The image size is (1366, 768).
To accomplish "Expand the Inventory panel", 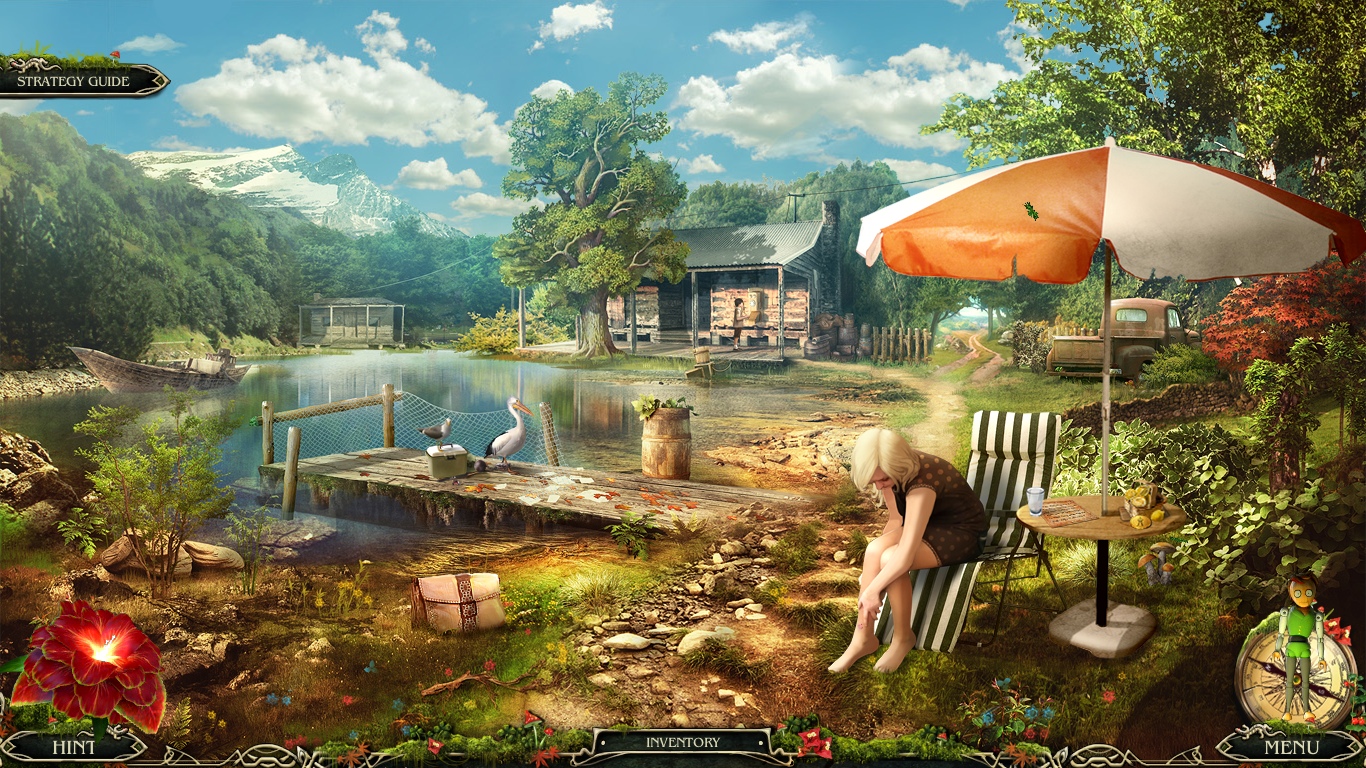I will coord(683,741).
